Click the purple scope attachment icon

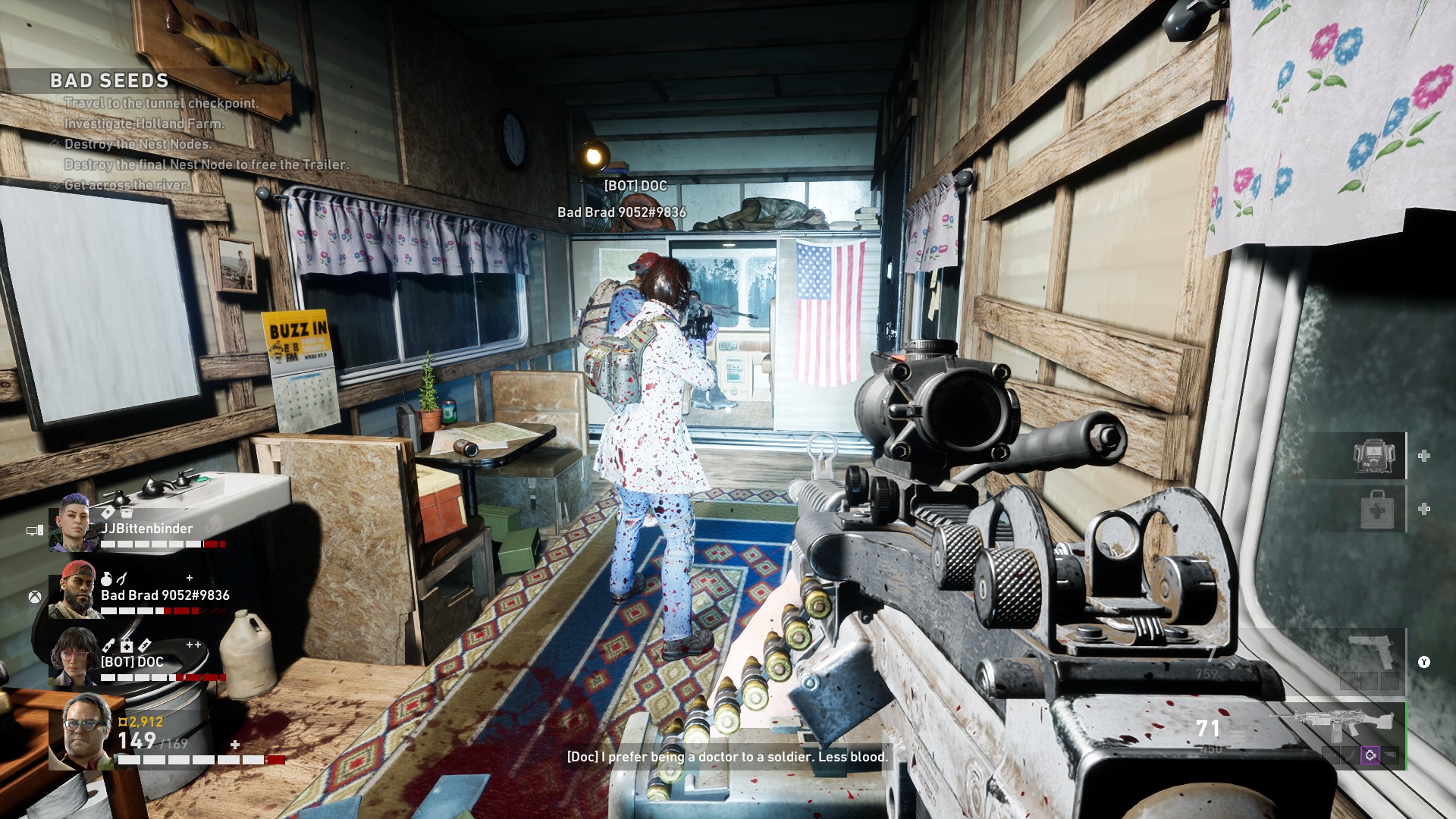(x=1370, y=755)
